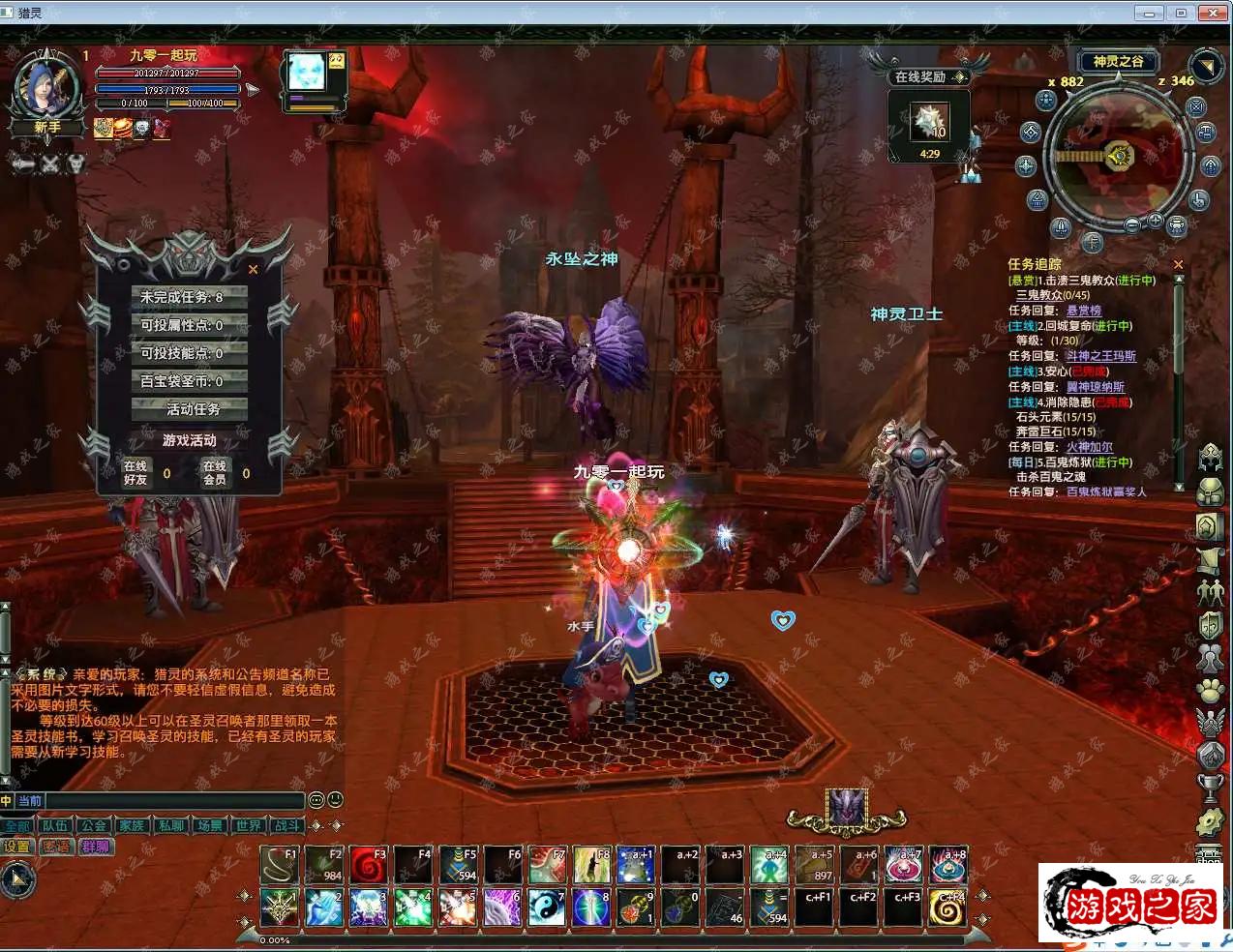Screen dimensions: 1233x952
Task: Close the status summary panel
Action: tap(254, 270)
